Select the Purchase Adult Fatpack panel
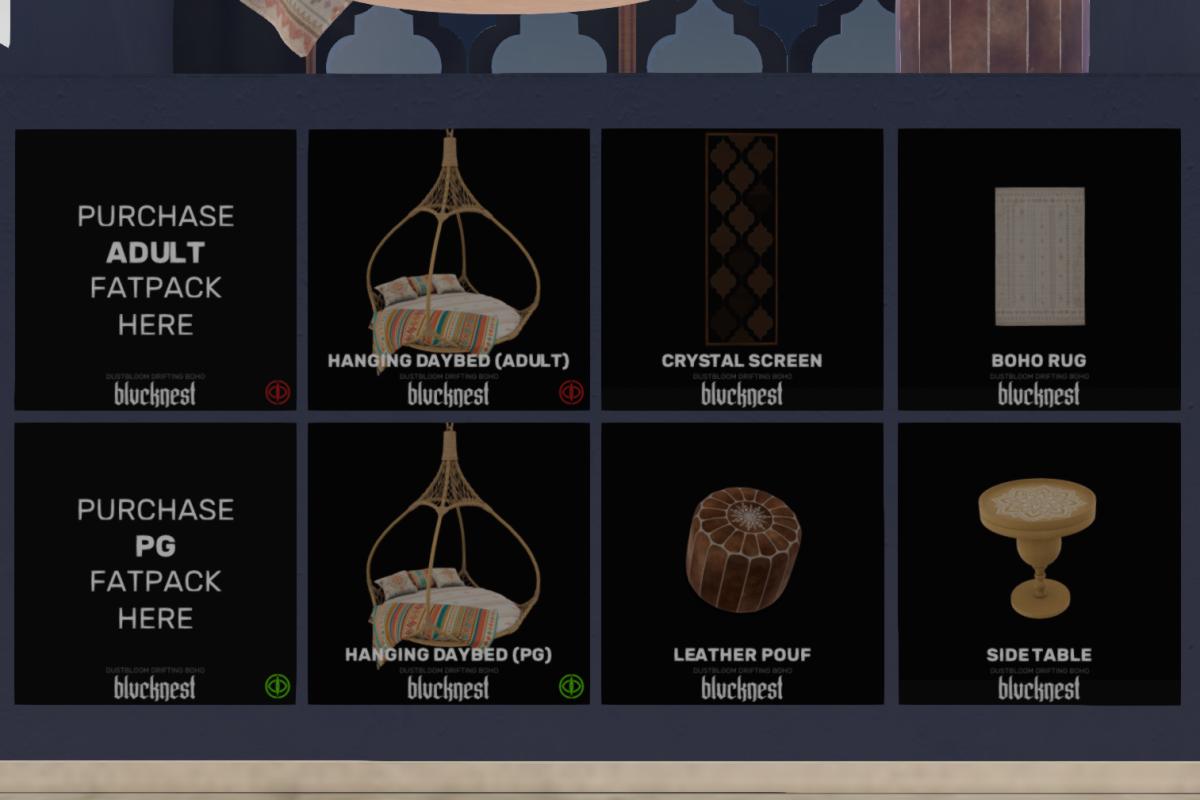The image size is (1200, 800). point(155,269)
